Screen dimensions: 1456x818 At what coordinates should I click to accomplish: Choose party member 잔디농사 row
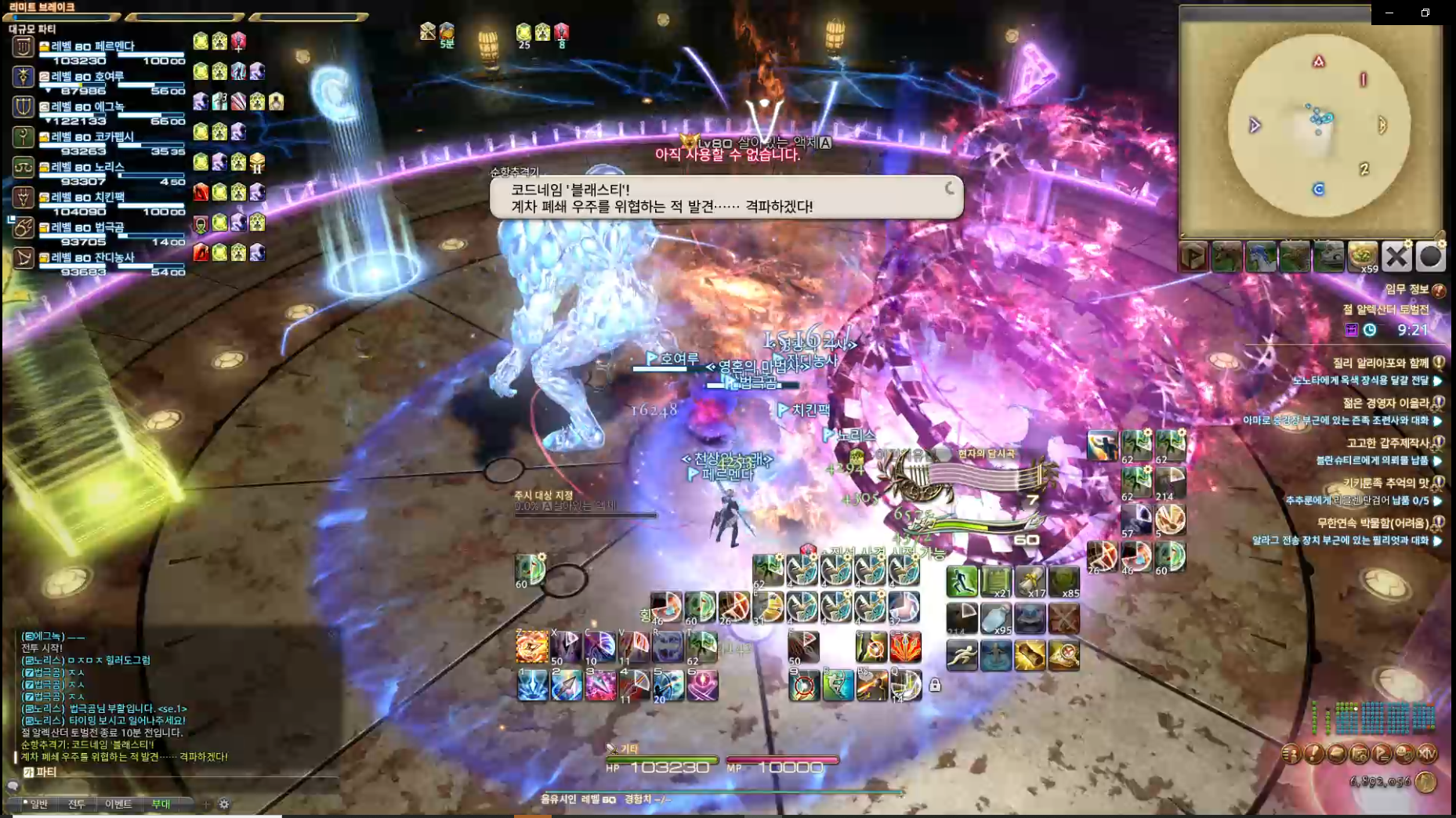pyautogui.click(x=92, y=258)
